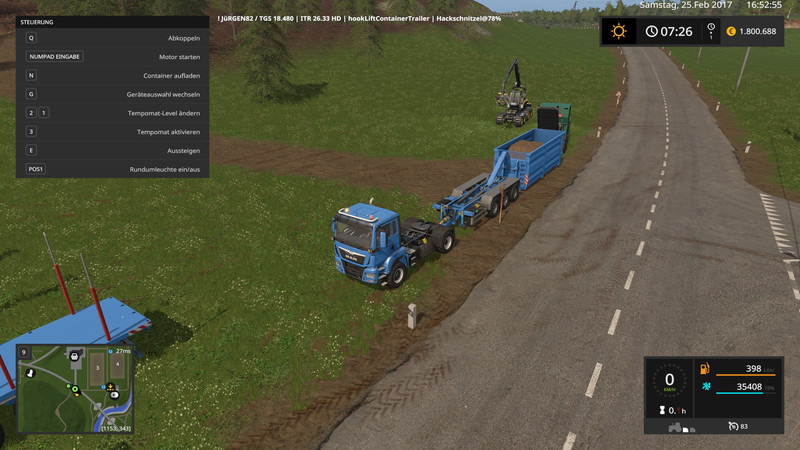
Task: Click the minimap in the corner
Action: coord(75,386)
